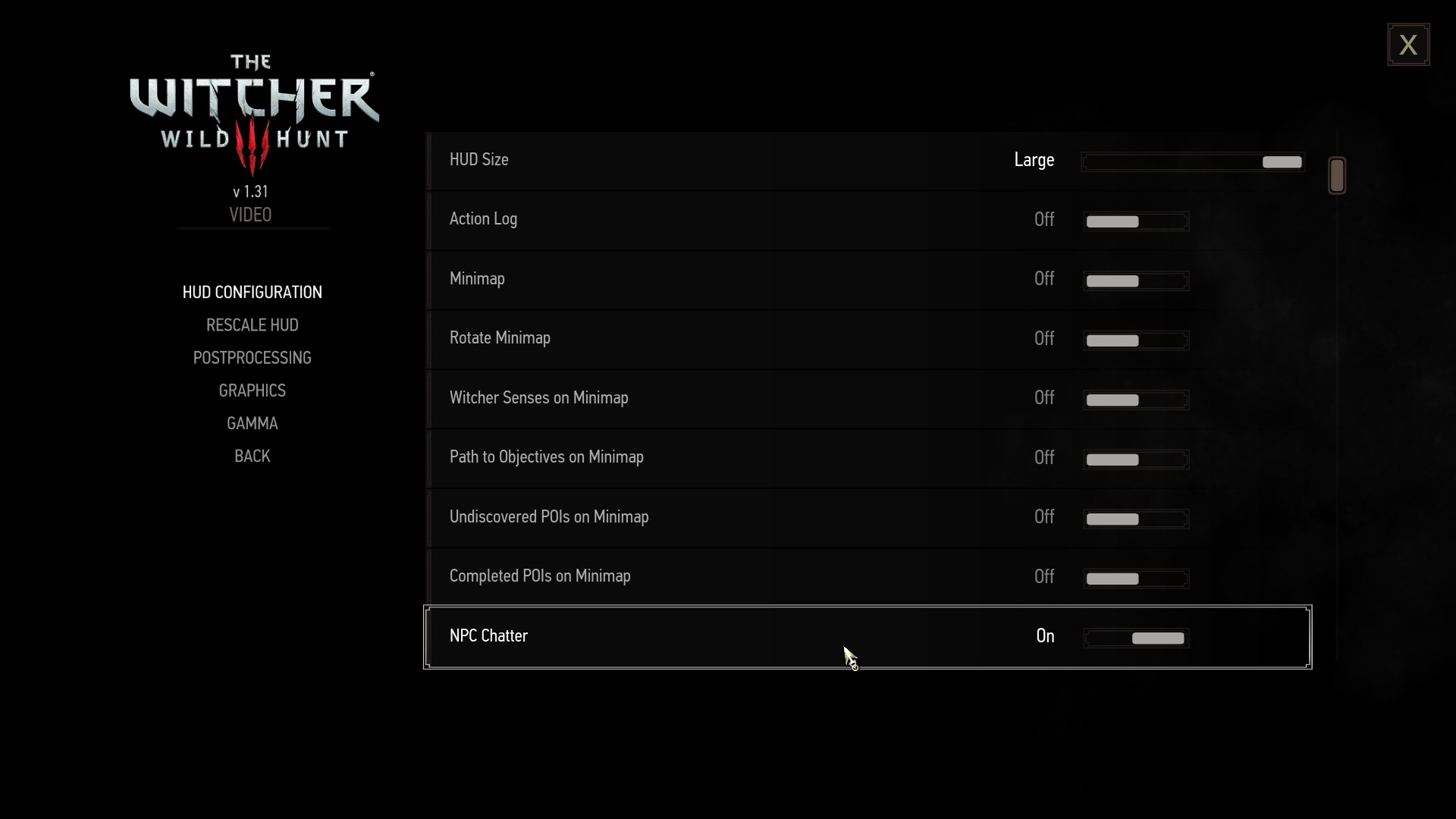Turn on Rotate Minimap
1456x819 pixels.
pos(1135,340)
